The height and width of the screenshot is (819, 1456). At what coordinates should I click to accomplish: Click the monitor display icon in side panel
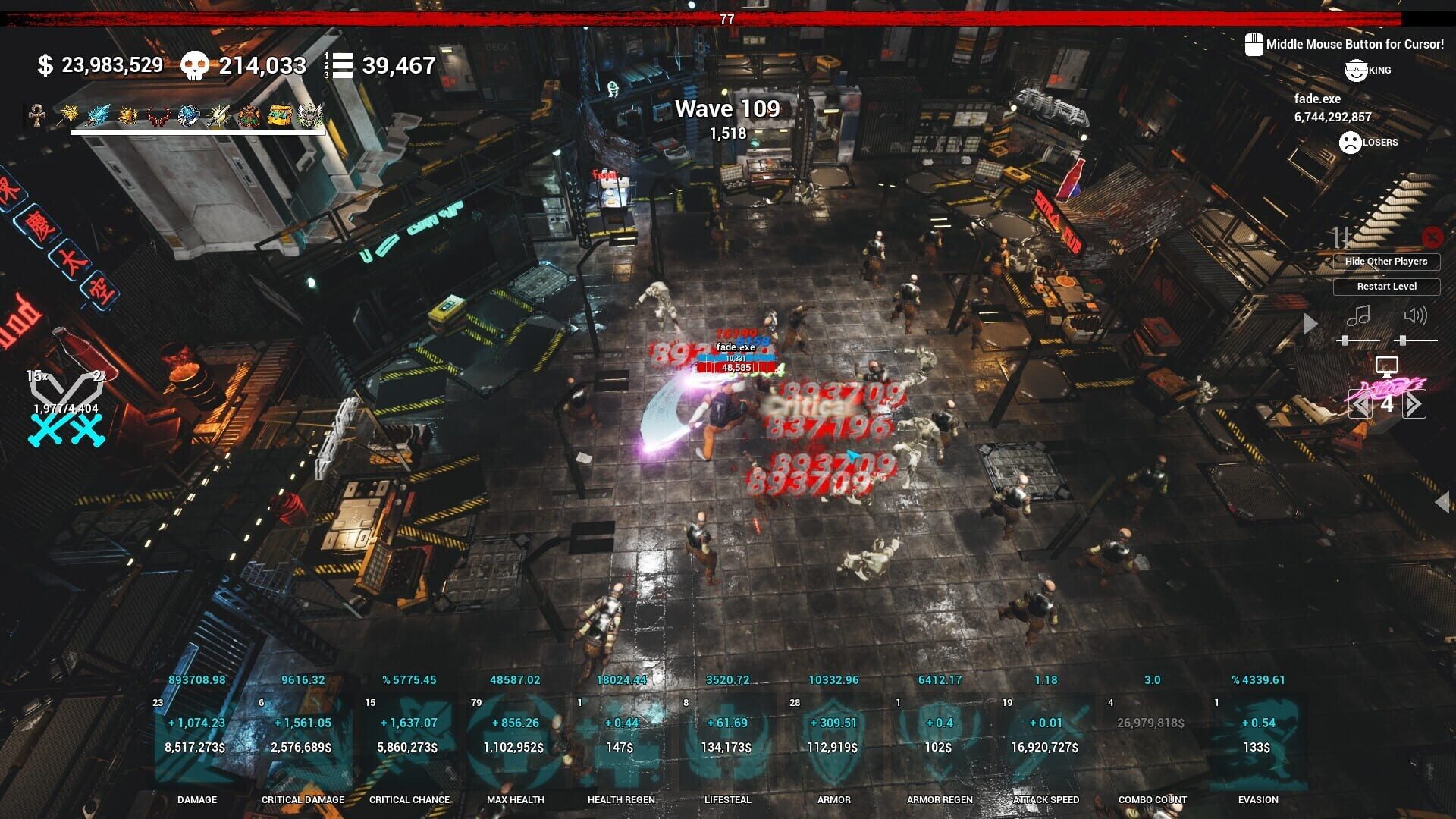click(1387, 365)
